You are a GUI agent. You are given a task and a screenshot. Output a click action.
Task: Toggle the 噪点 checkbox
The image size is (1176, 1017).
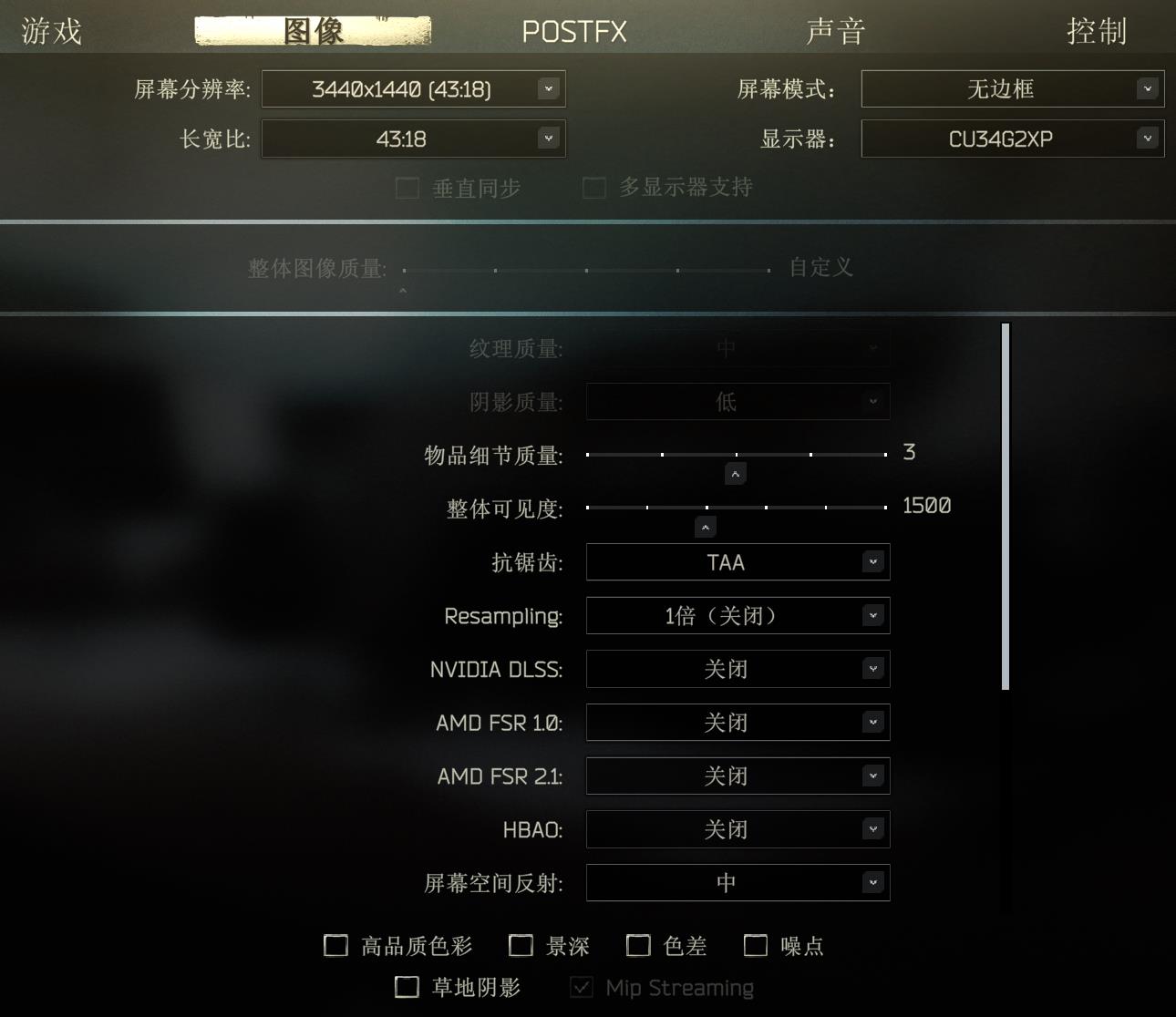click(755, 946)
